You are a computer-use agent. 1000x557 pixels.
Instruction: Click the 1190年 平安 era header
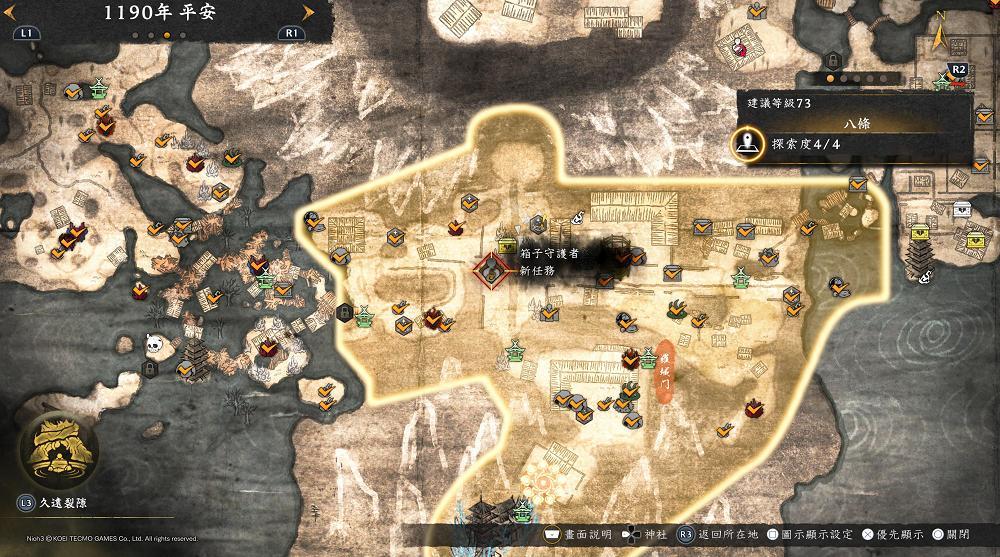152,13
